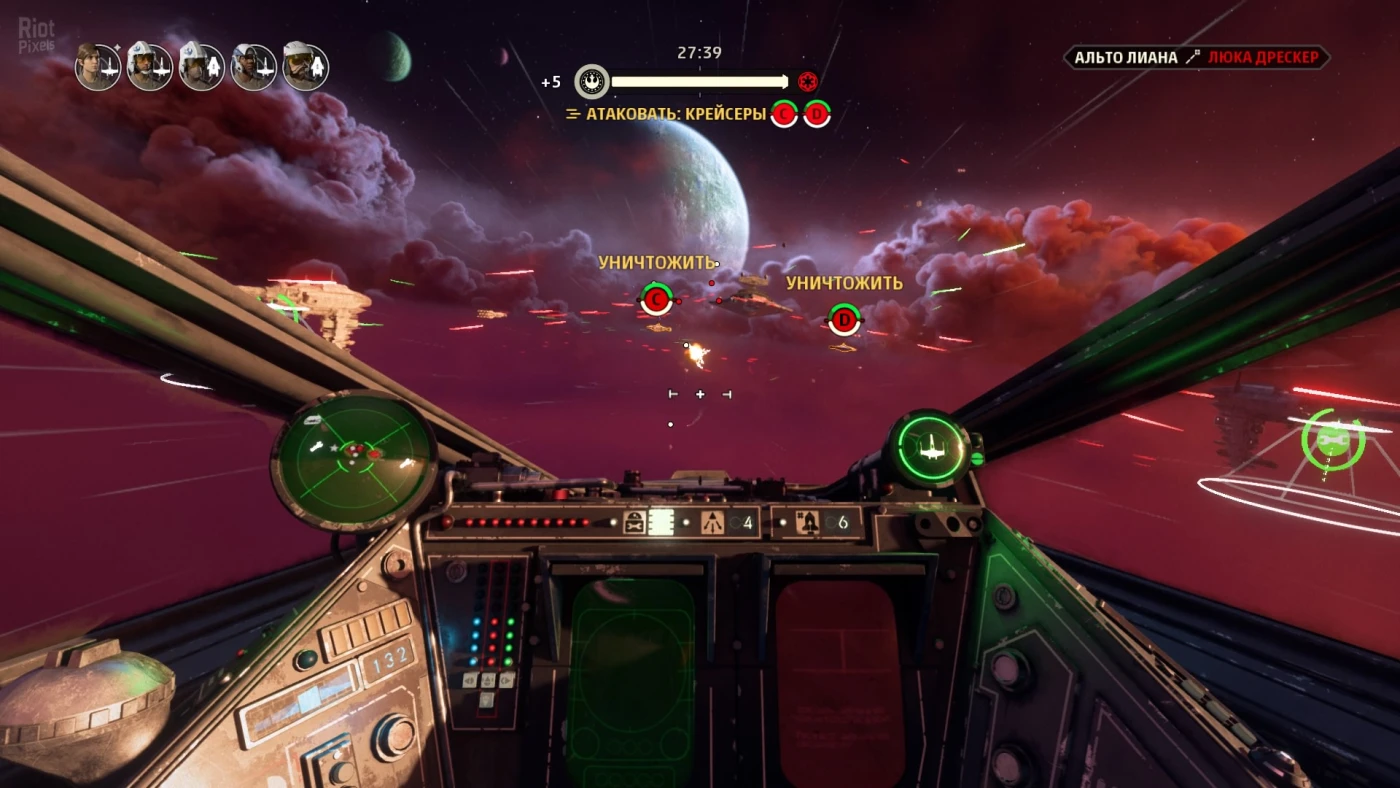Click the green target ship display
This screenshot has width=1400, height=788.
click(932, 447)
